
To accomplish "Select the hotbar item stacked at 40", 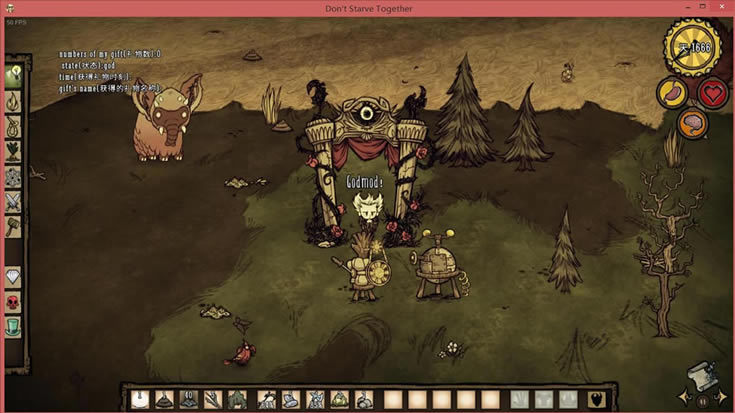I will pyautogui.click(x=188, y=399).
